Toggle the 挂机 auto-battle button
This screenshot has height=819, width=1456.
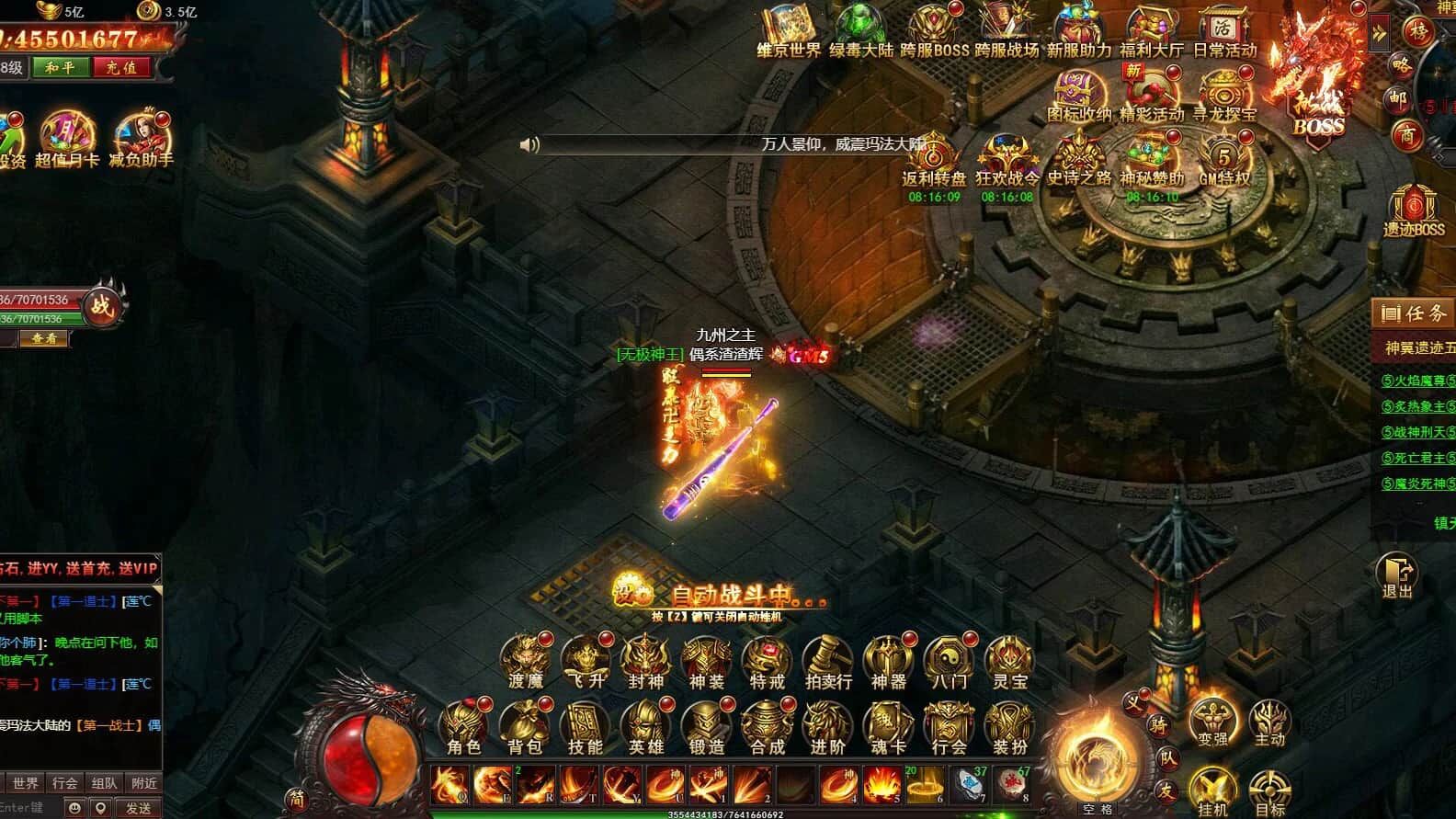pos(1212,791)
